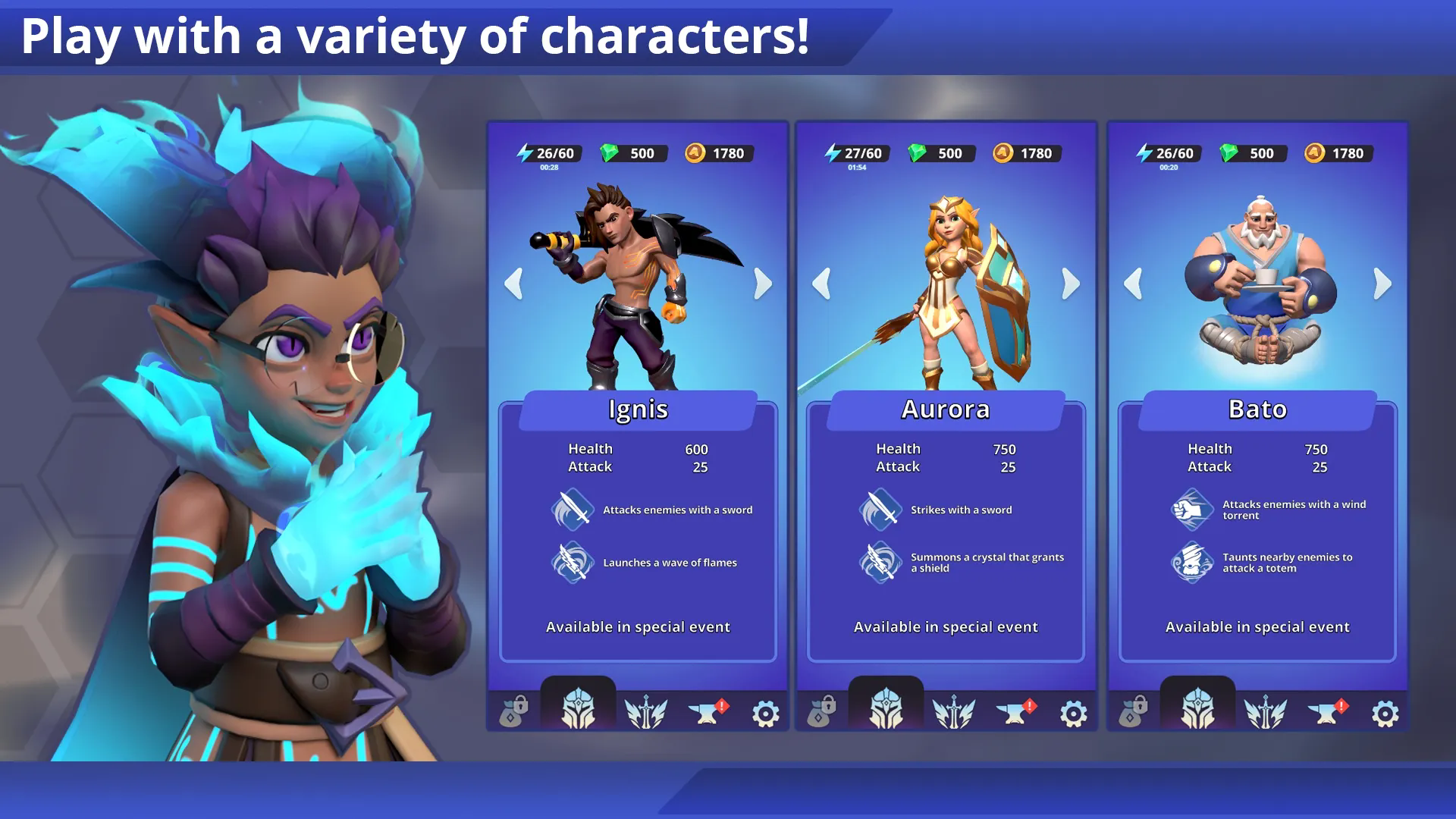Go to the character before Bato
Screen dimensions: 1456x819
1133,284
